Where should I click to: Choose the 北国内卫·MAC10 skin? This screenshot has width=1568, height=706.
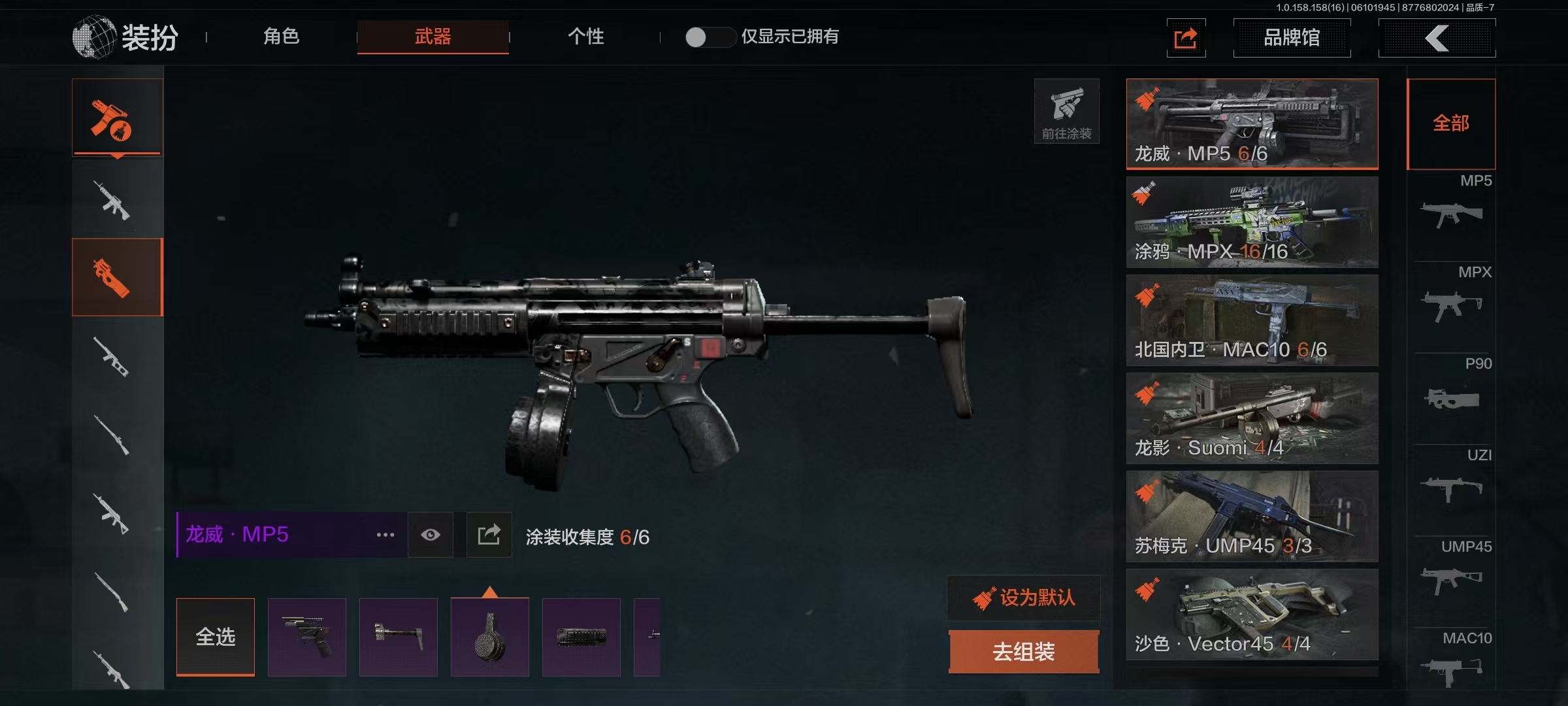(x=1252, y=320)
